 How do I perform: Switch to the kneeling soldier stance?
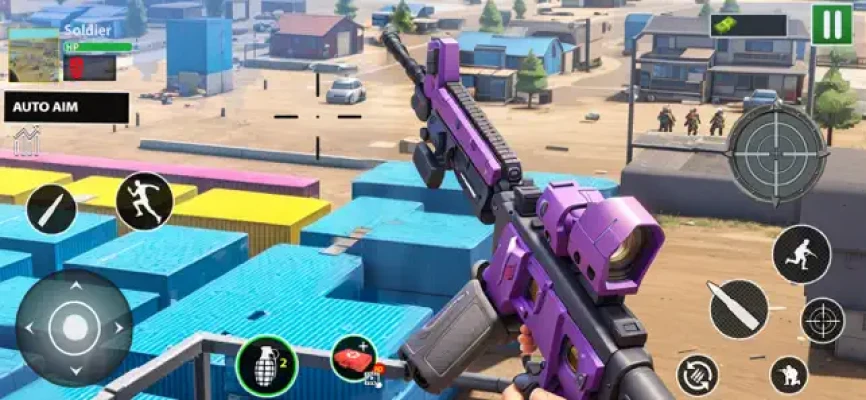(x=789, y=375)
